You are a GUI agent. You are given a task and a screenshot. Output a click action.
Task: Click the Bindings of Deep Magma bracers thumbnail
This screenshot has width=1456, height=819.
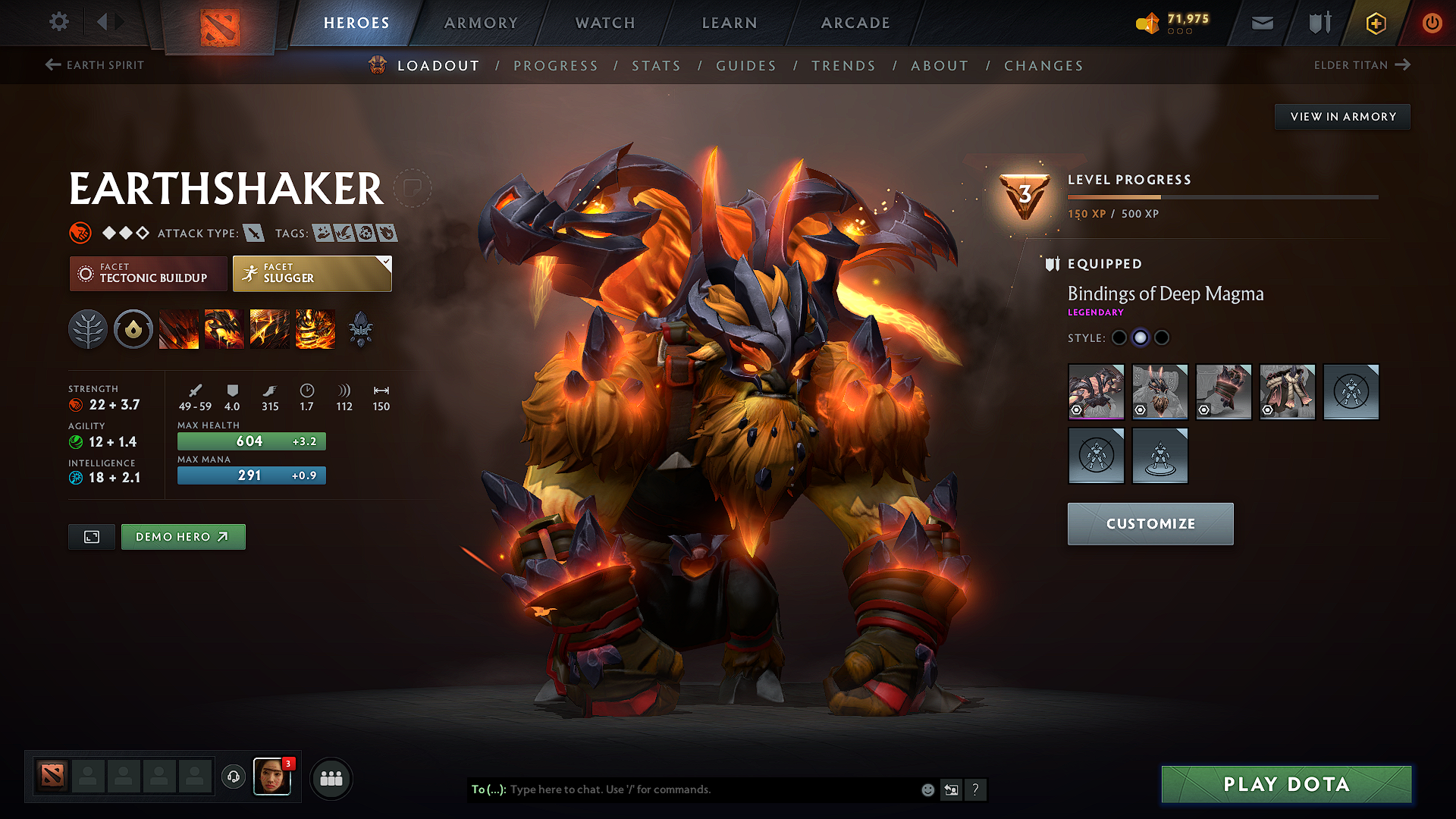[x=1097, y=392]
